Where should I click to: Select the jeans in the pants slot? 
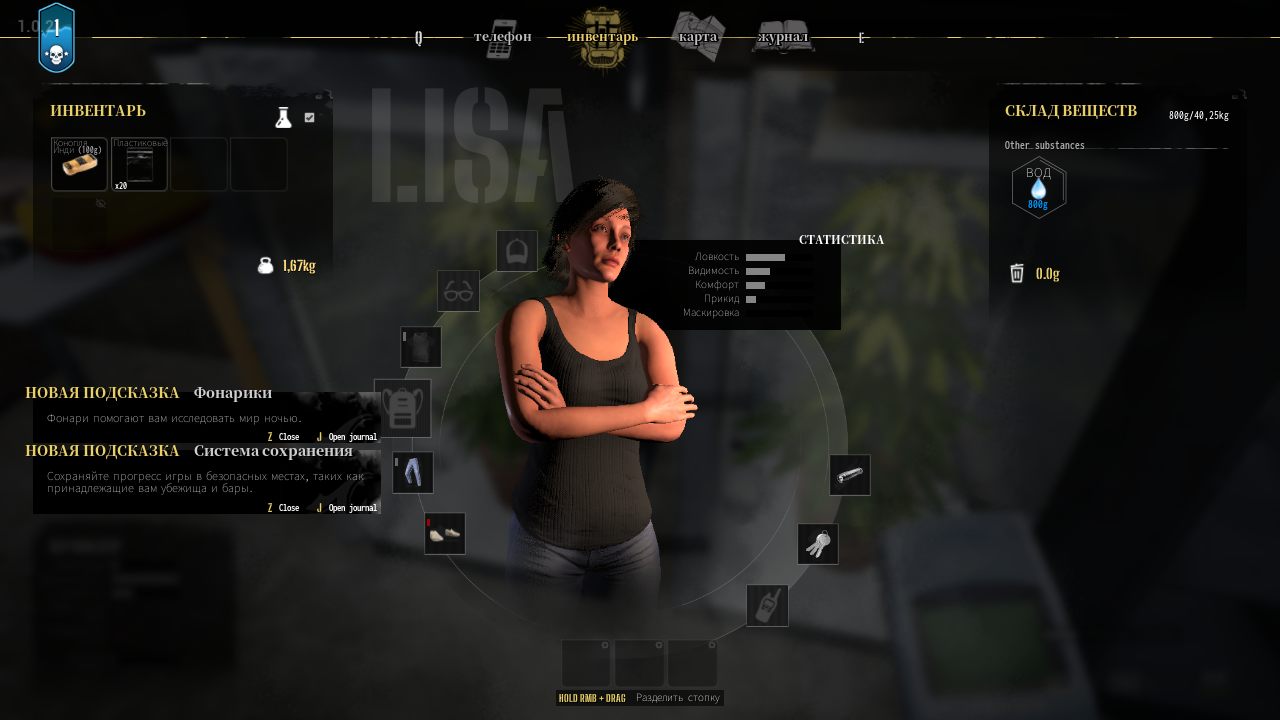click(413, 472)
